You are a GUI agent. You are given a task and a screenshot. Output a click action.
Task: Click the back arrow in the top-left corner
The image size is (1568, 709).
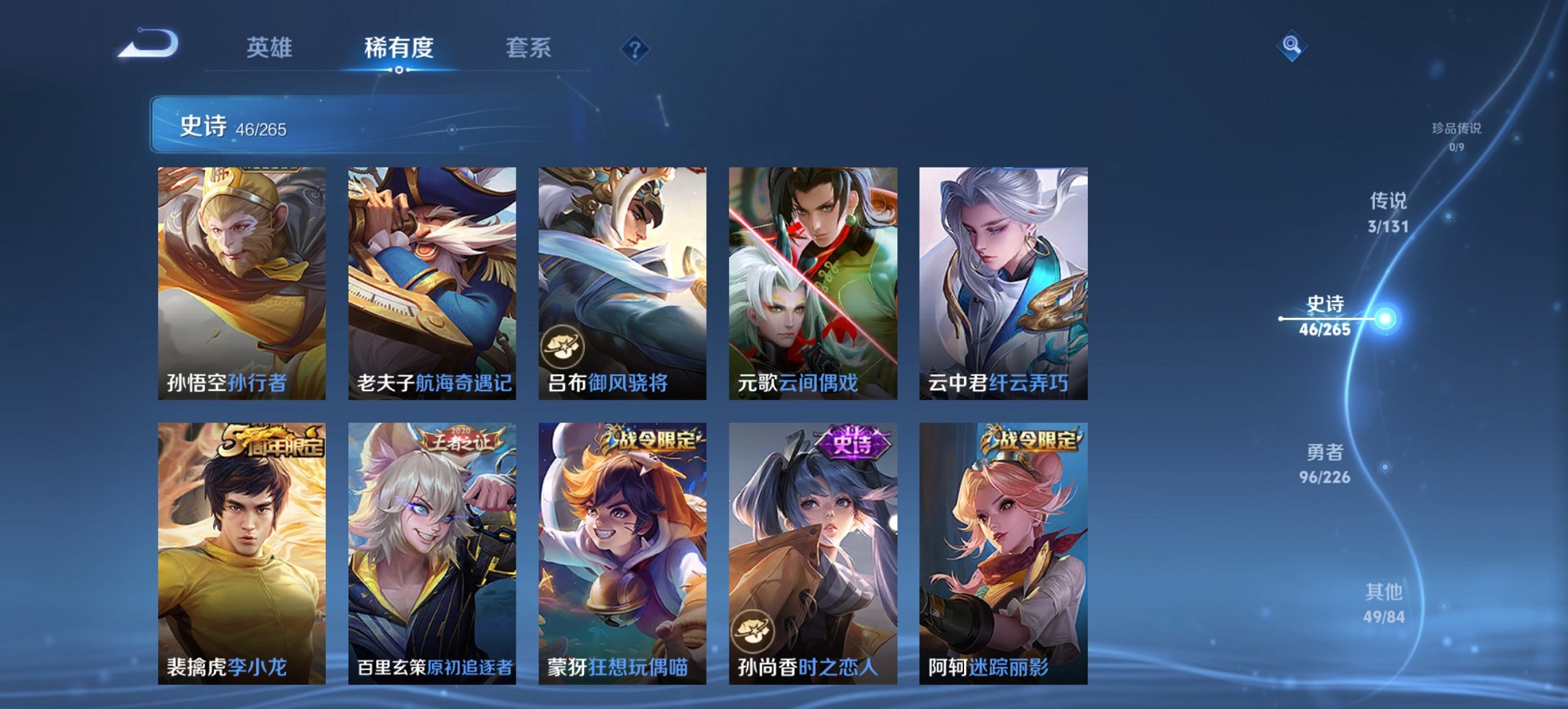tap(150, 45)
